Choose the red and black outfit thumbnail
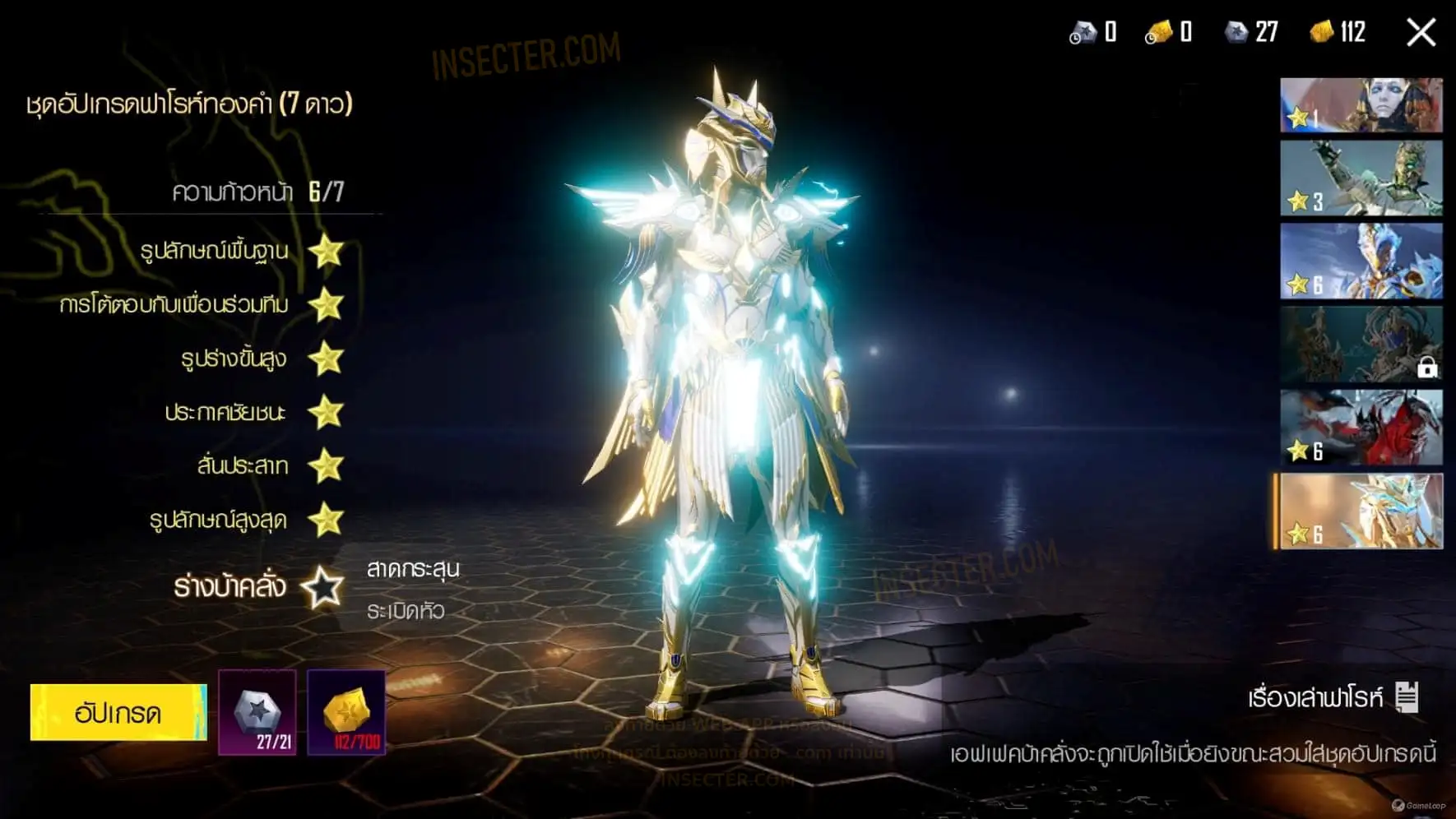 (x=1361, y=428)
